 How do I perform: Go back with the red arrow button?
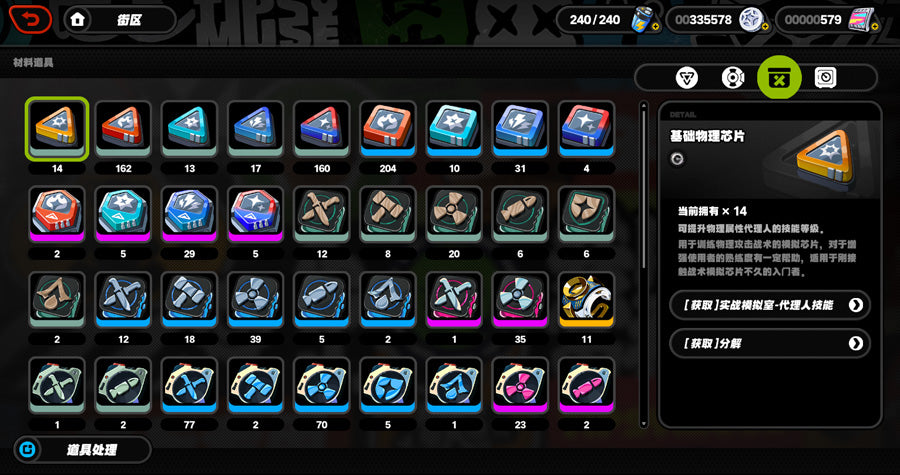pyautogui.click(x=34, y=19)
